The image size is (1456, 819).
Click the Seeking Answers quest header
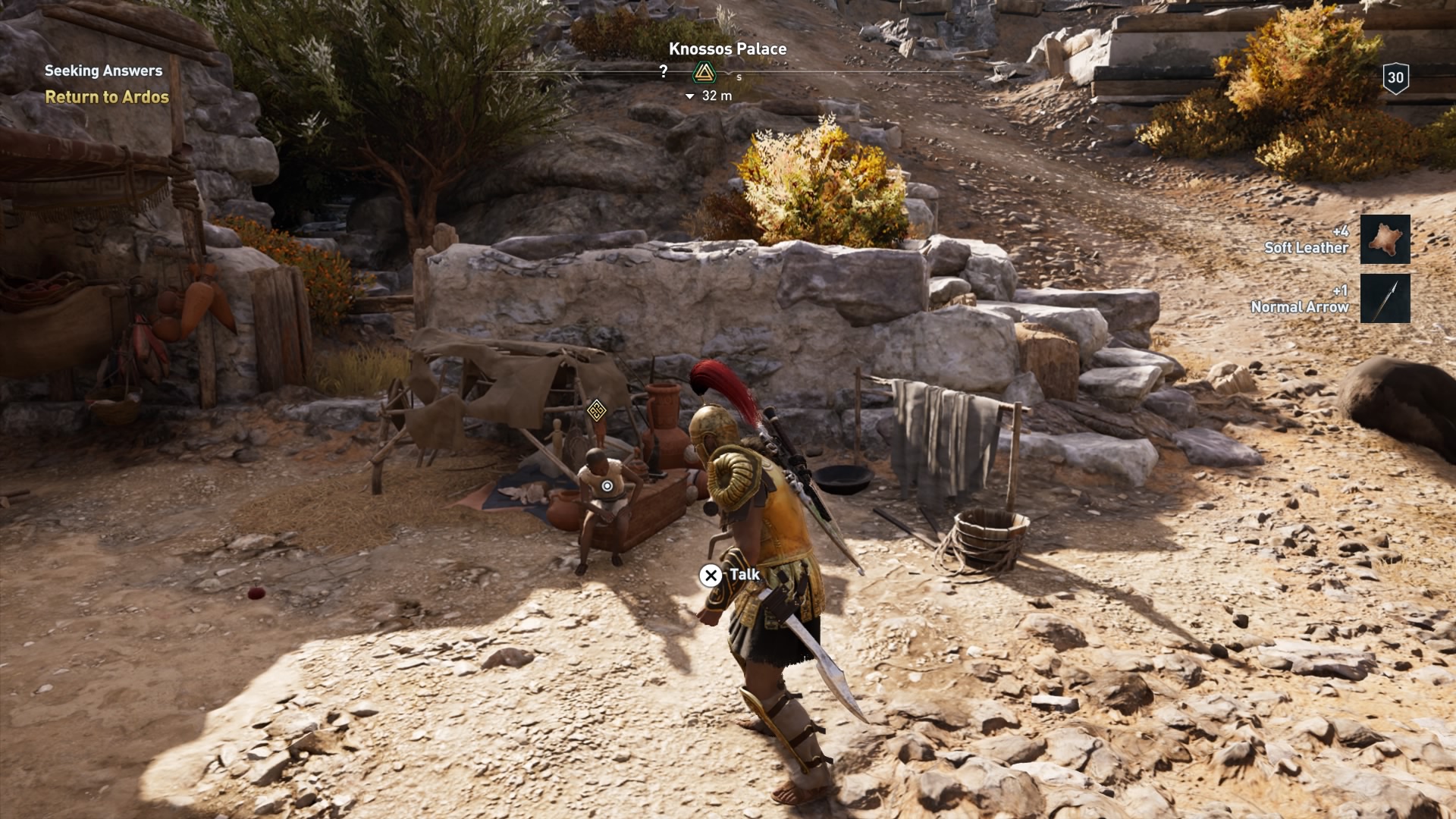(104, 70)
